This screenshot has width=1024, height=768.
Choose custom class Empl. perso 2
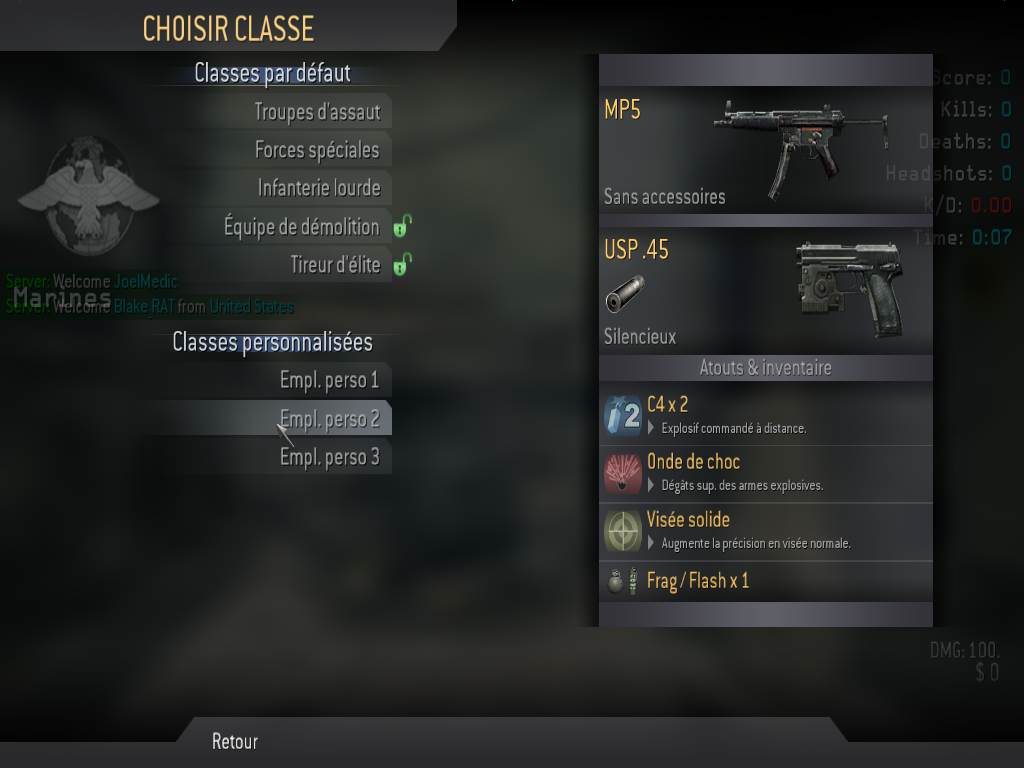(x=329, y=419)
